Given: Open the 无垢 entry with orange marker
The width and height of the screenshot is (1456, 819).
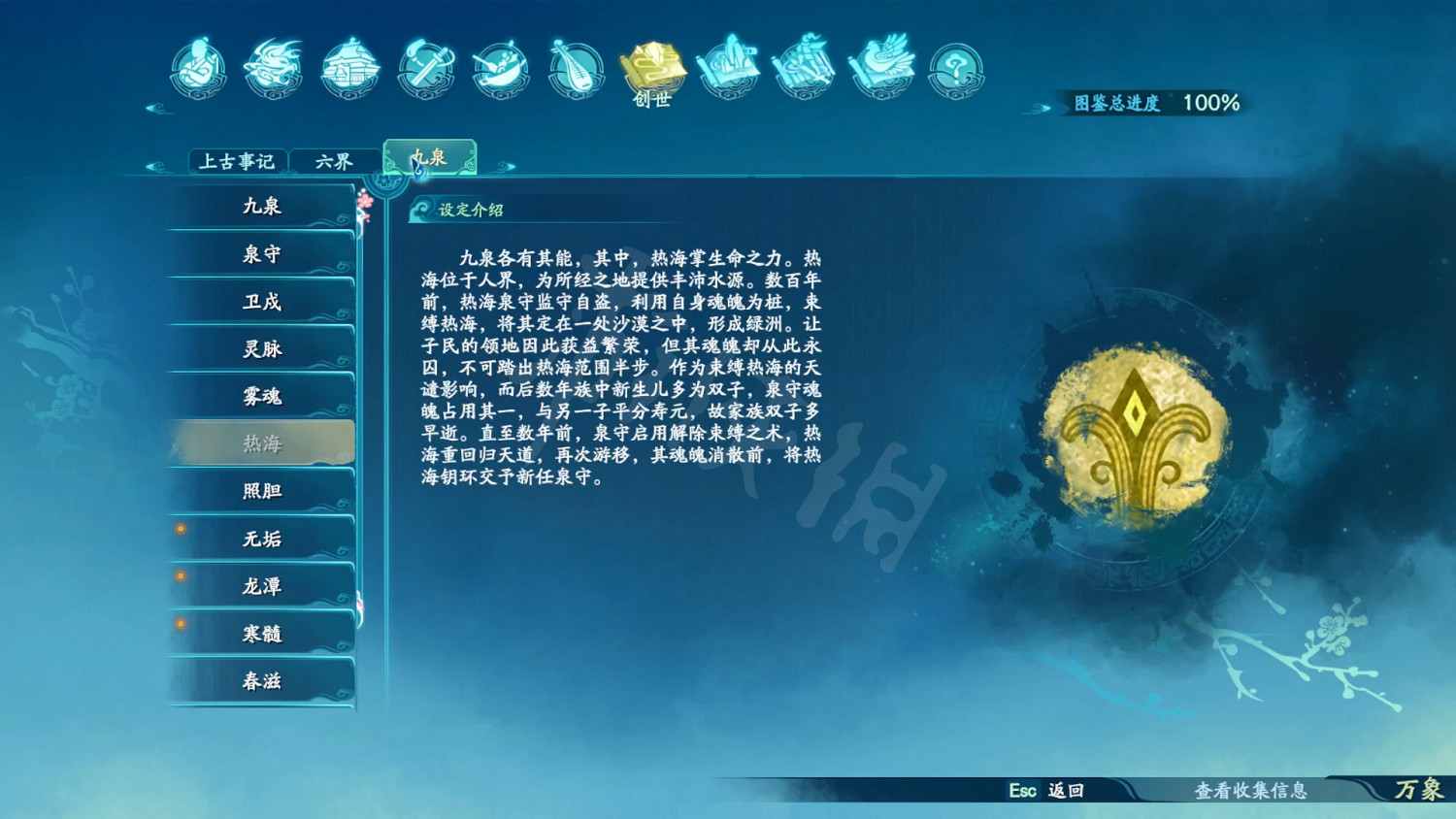Looking at the screenshot, I should click(x=260, y=538).
